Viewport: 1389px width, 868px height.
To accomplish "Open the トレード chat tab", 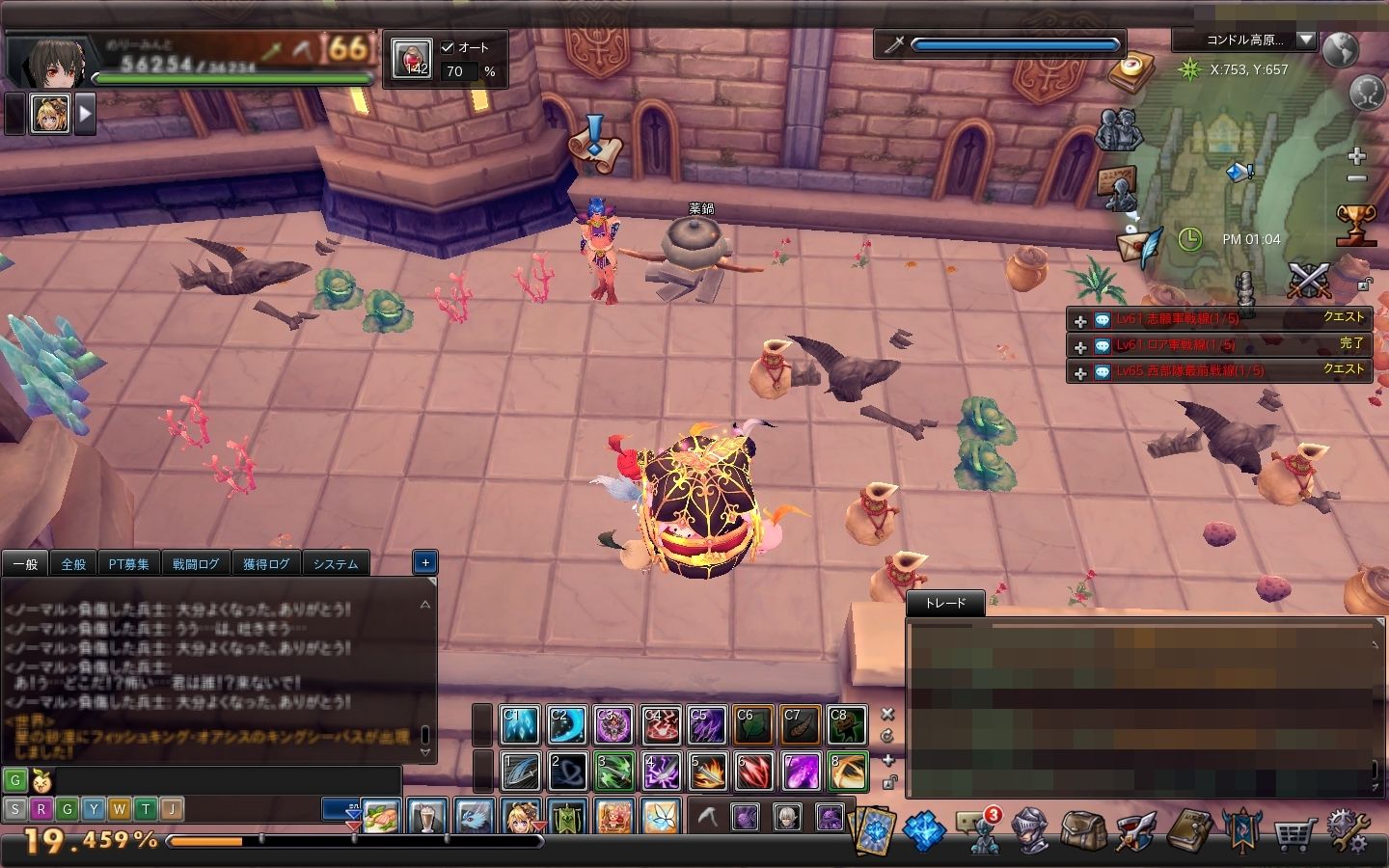I will tap(945, 604).
